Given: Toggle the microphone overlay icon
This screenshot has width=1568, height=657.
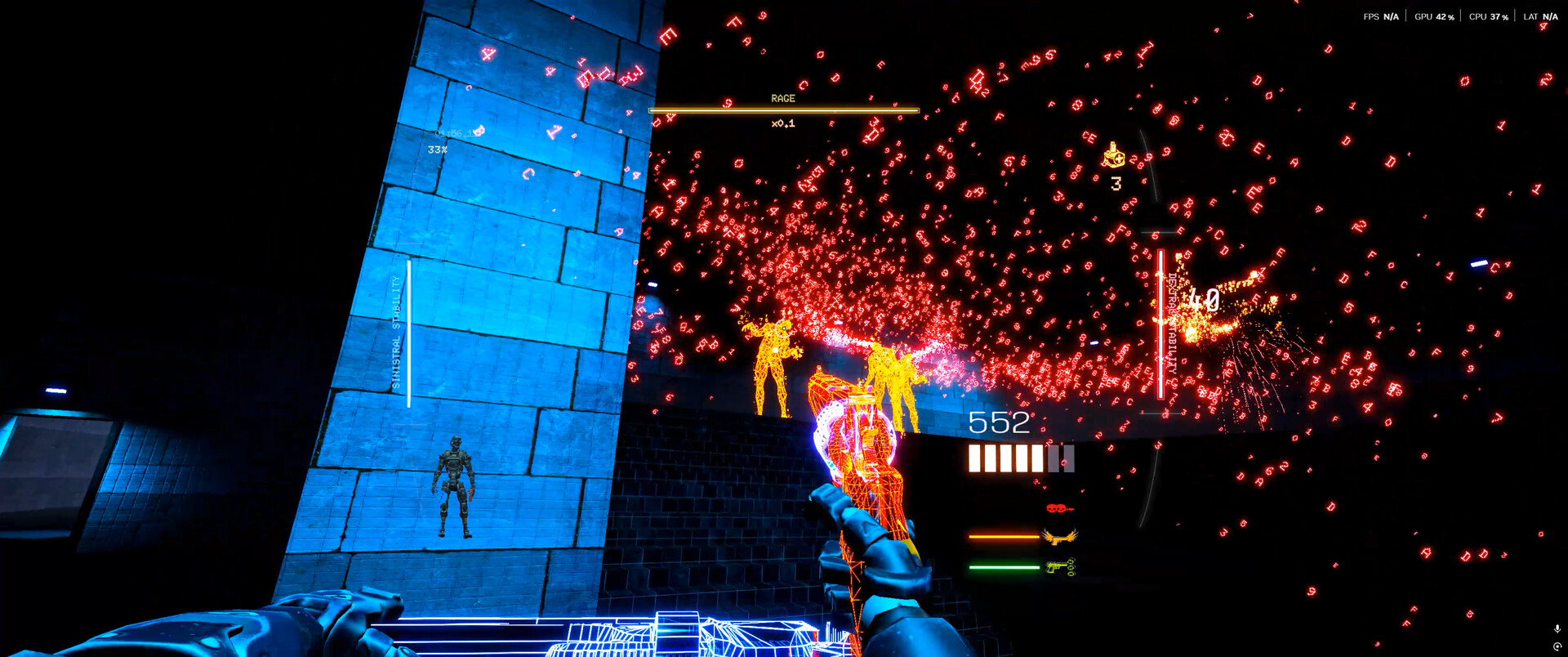Looking at the screenshot, I should coord(1557,628).
